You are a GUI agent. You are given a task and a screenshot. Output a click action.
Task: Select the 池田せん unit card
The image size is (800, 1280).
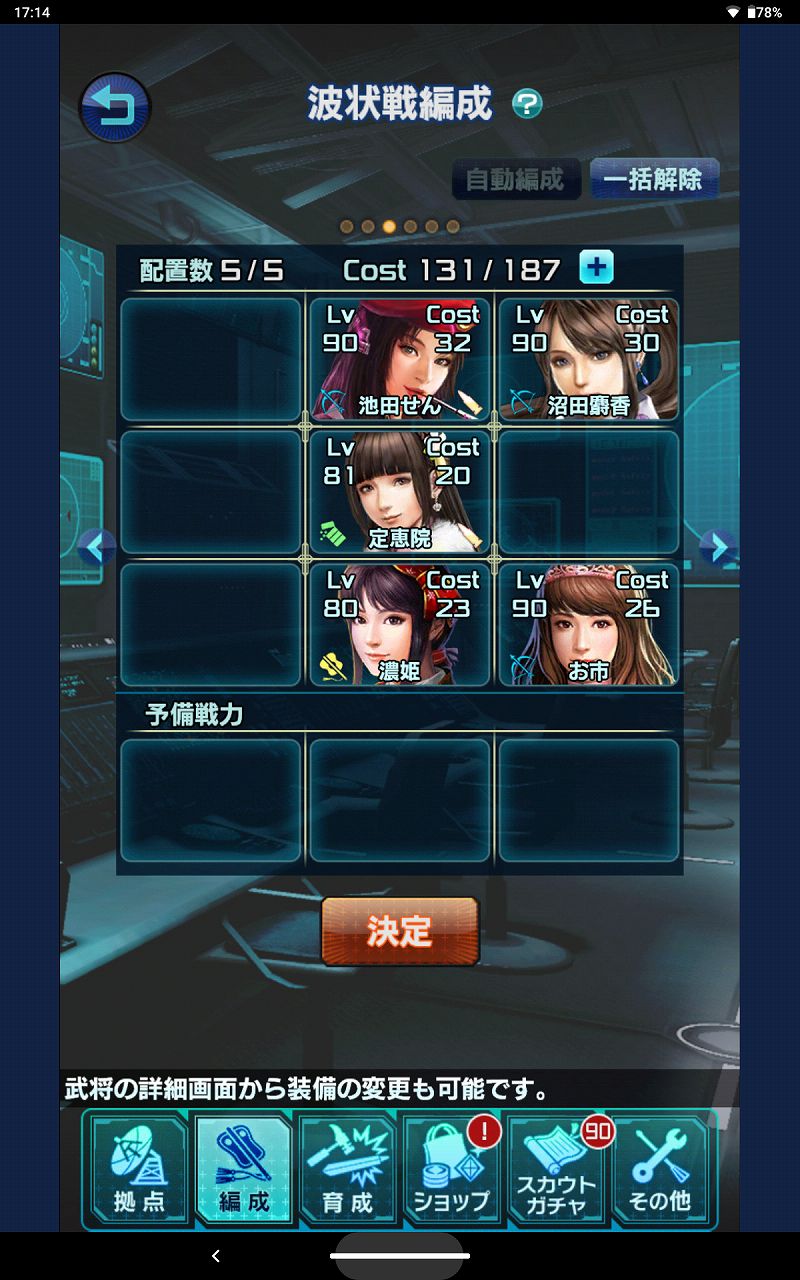click(400, 360)
